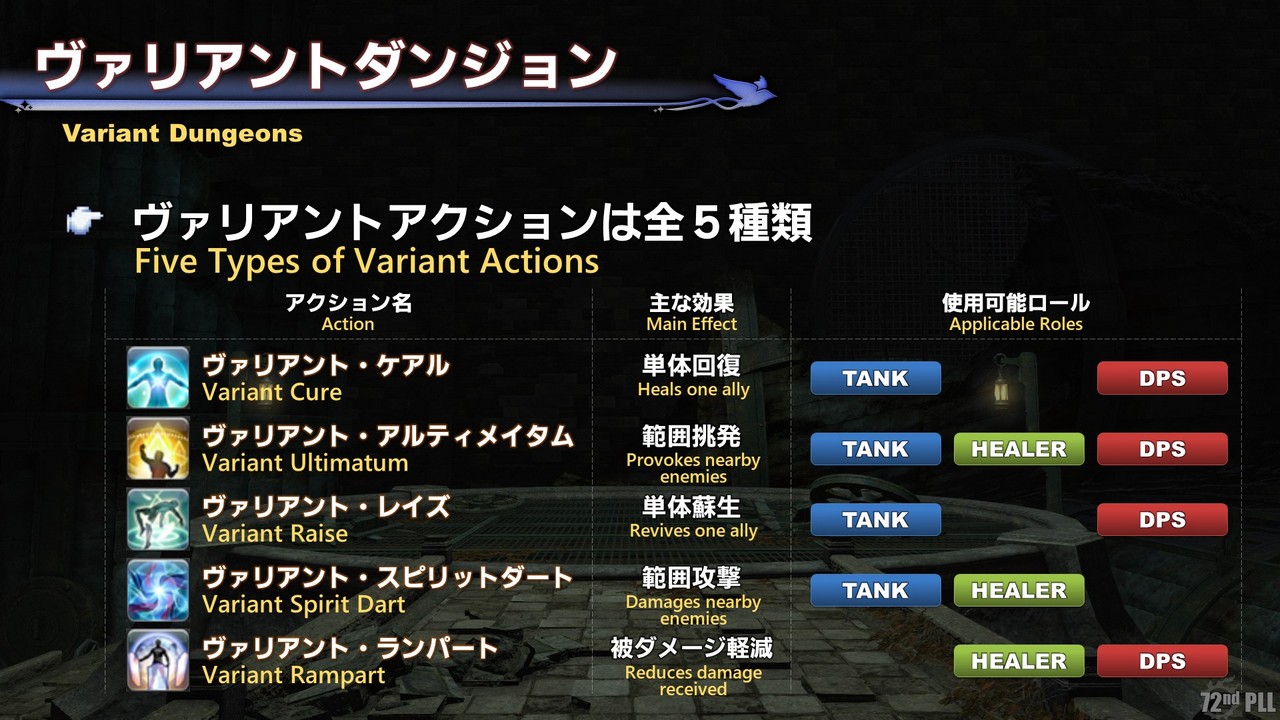Select the Variant Cure action icon
1280x720 pixels.
pos(158,377)
